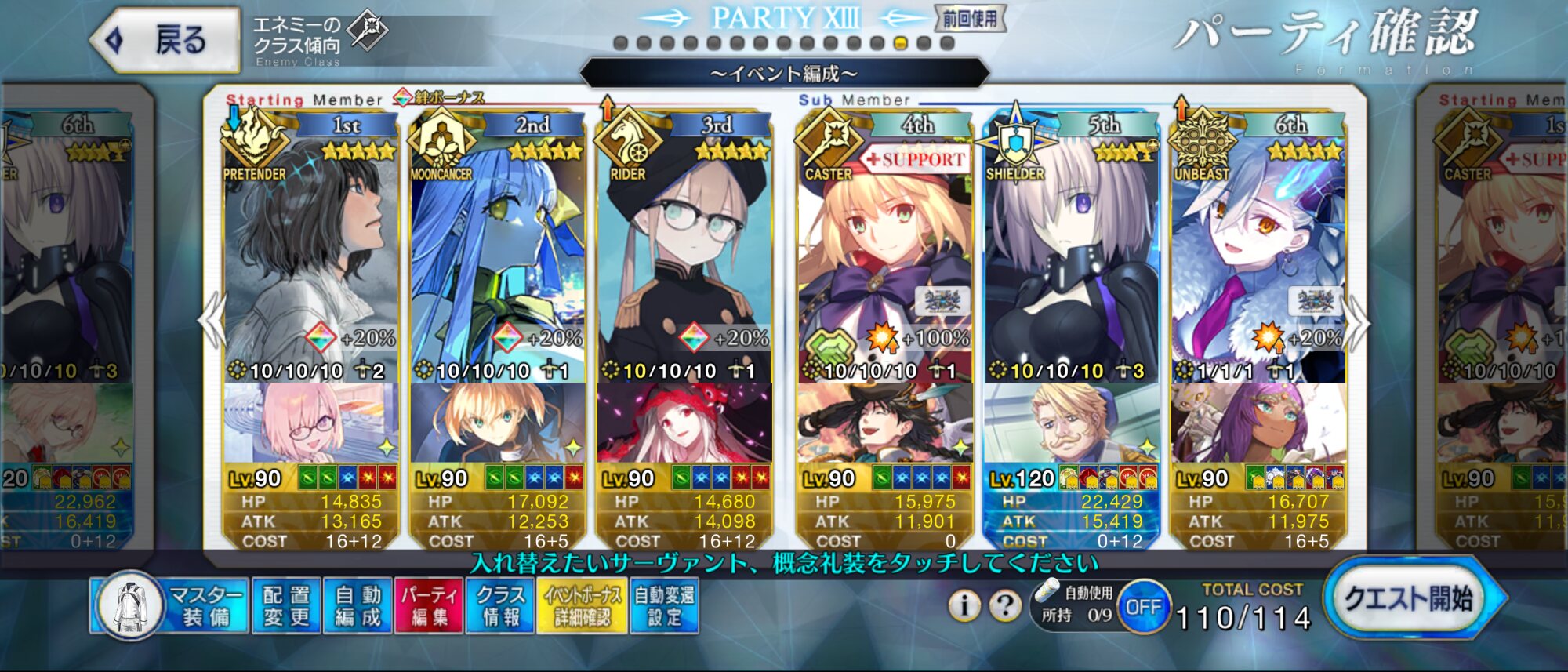Open the enemy class tendency info
1568x672 pixels.
pos(318,39)
